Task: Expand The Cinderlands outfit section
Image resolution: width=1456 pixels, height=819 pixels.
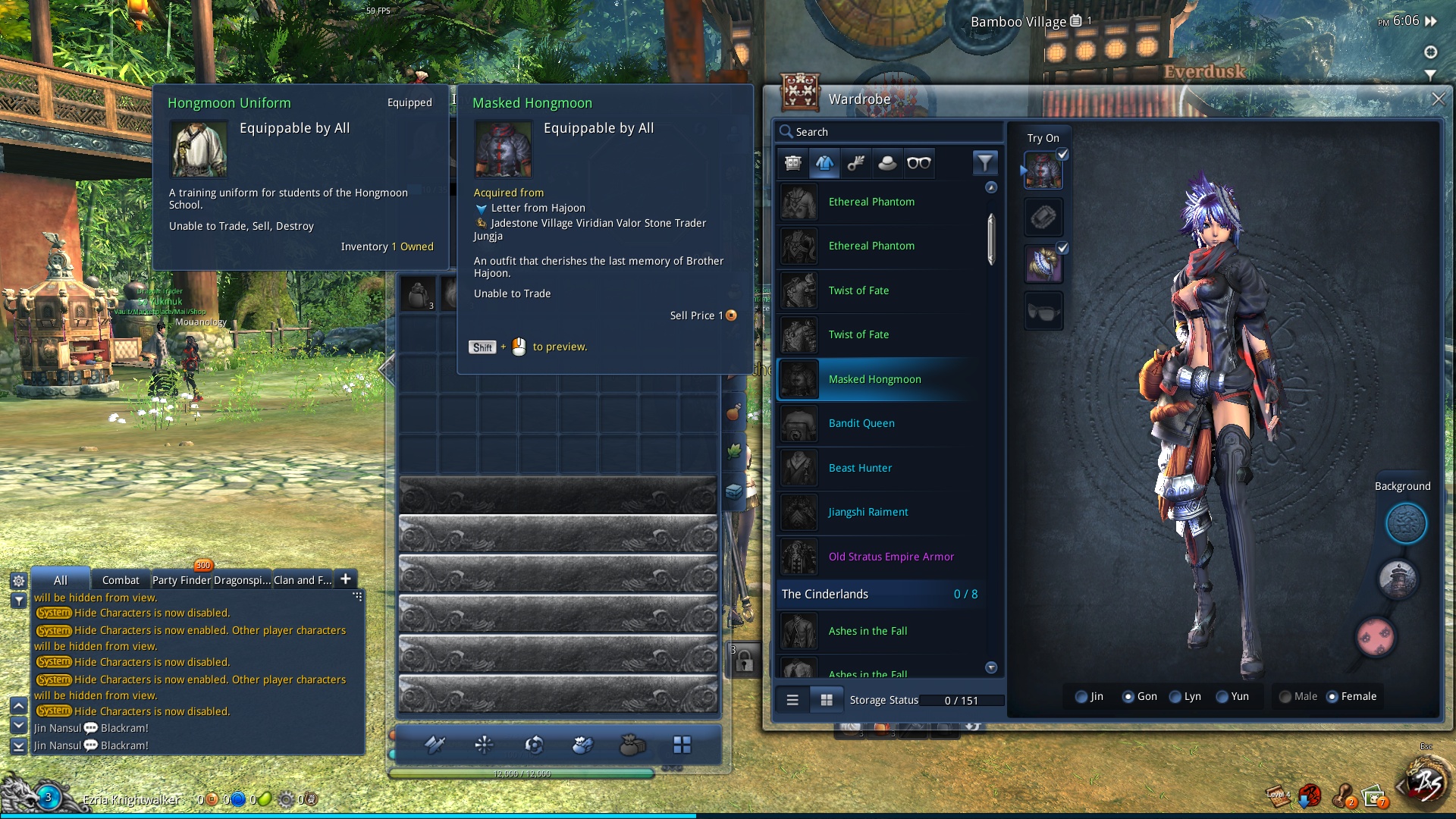Action: click(880, 594)
